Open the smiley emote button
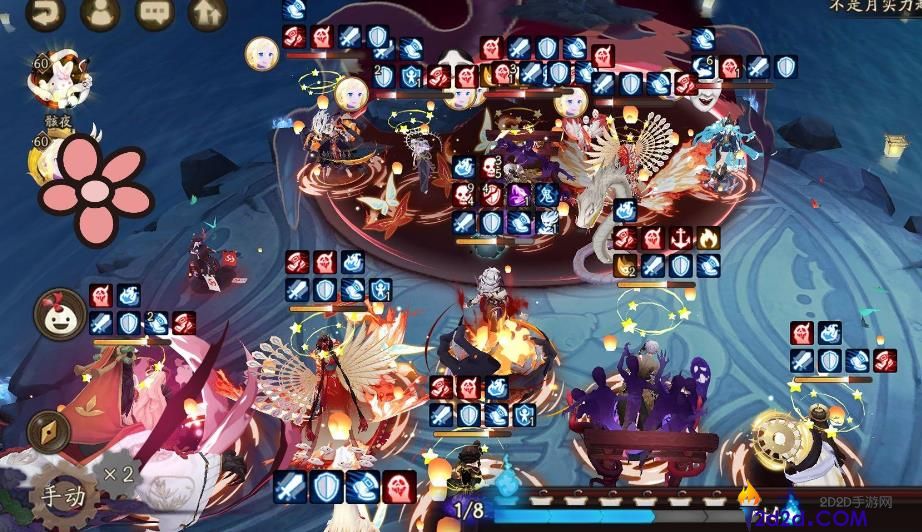922x532 pixels. 59,313
